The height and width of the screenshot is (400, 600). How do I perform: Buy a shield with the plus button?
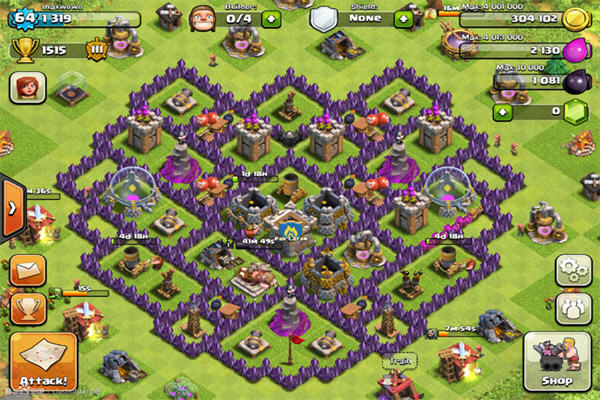[403, 19]
